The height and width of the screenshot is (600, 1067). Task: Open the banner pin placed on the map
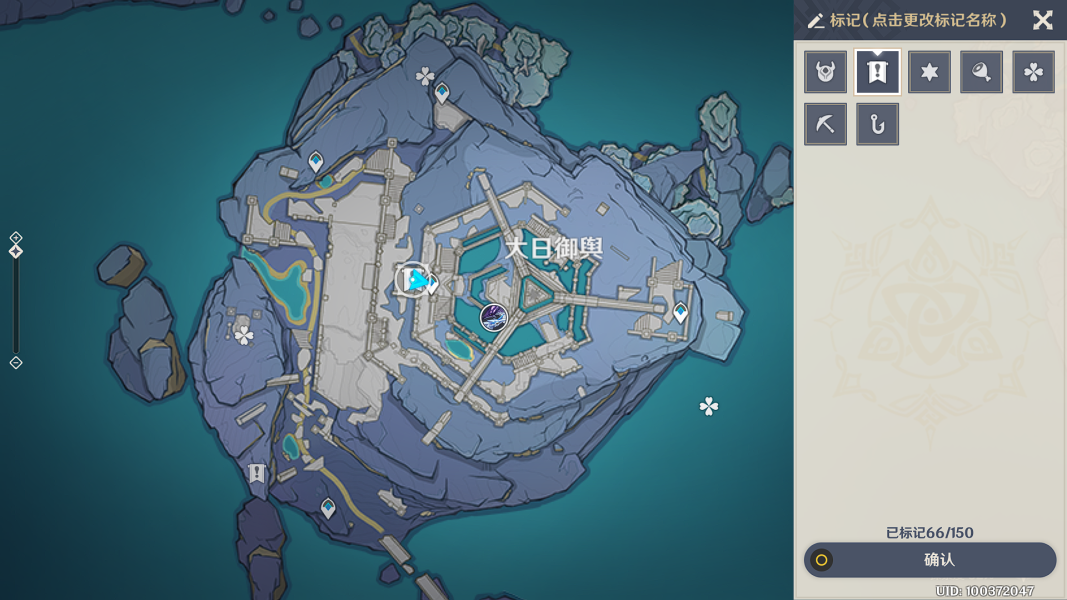(x=257, y=472)
